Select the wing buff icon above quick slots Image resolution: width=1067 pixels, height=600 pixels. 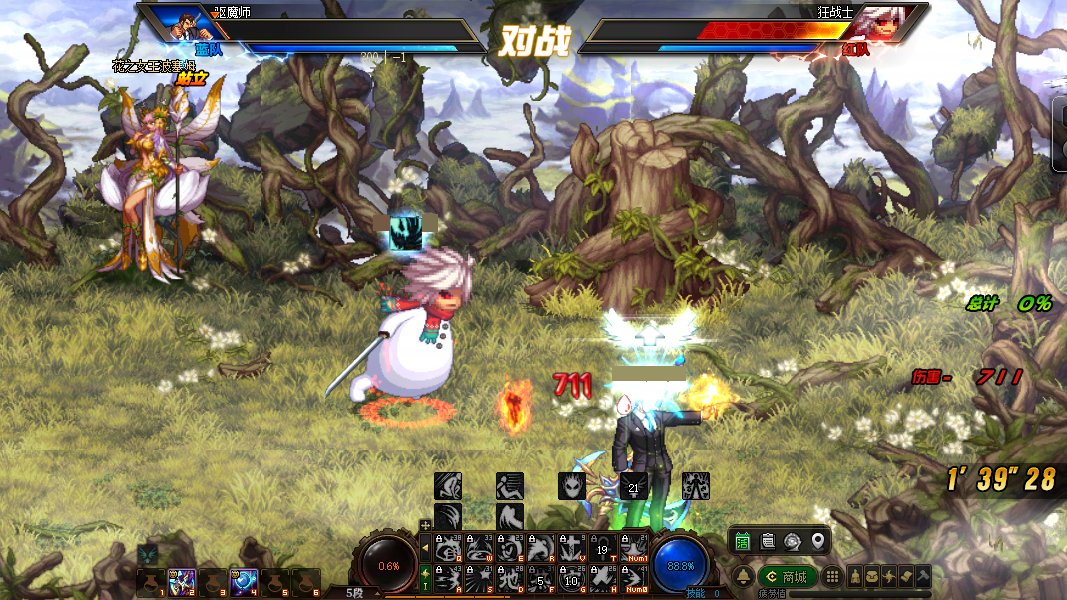[148, 553]
